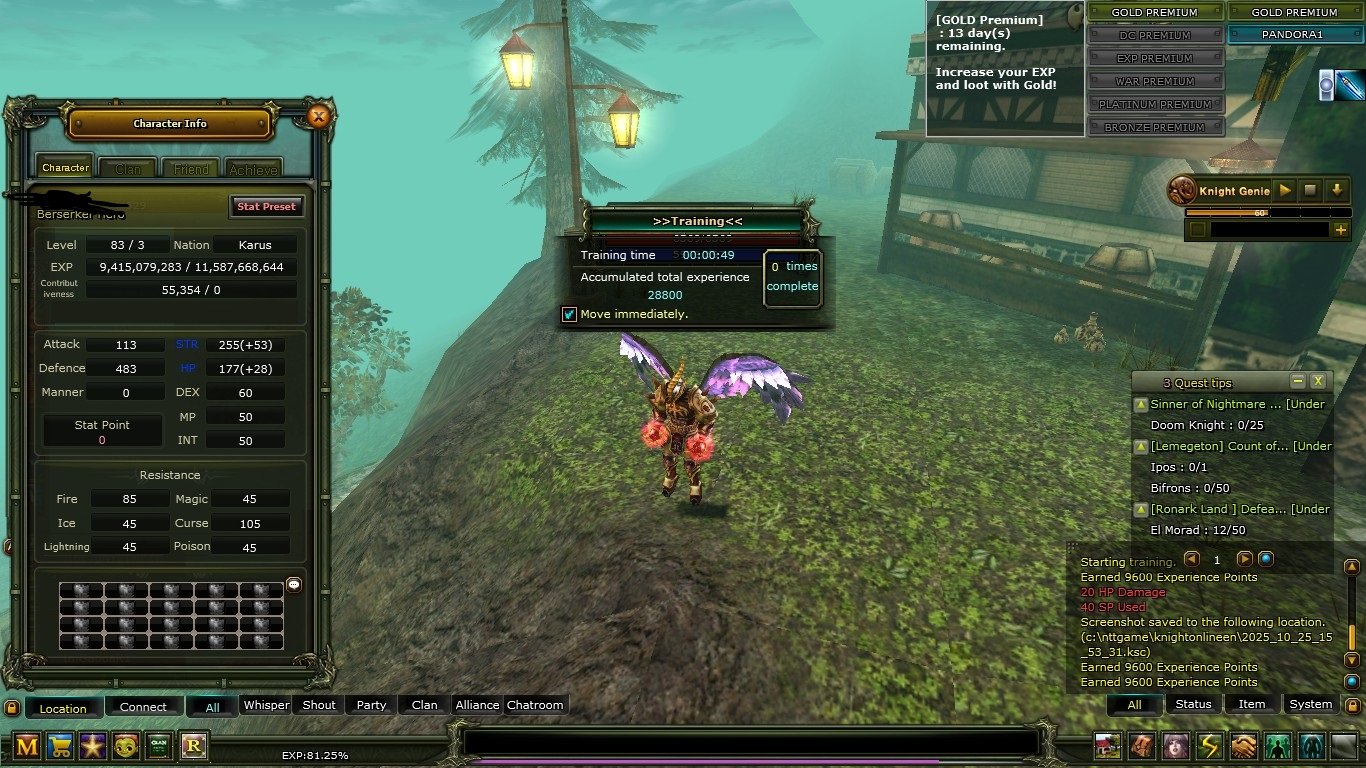This screenshot has width=1366, height=768.
Task: Show the System log tab
Action: pyautogui.click(x=1310, y=704)
